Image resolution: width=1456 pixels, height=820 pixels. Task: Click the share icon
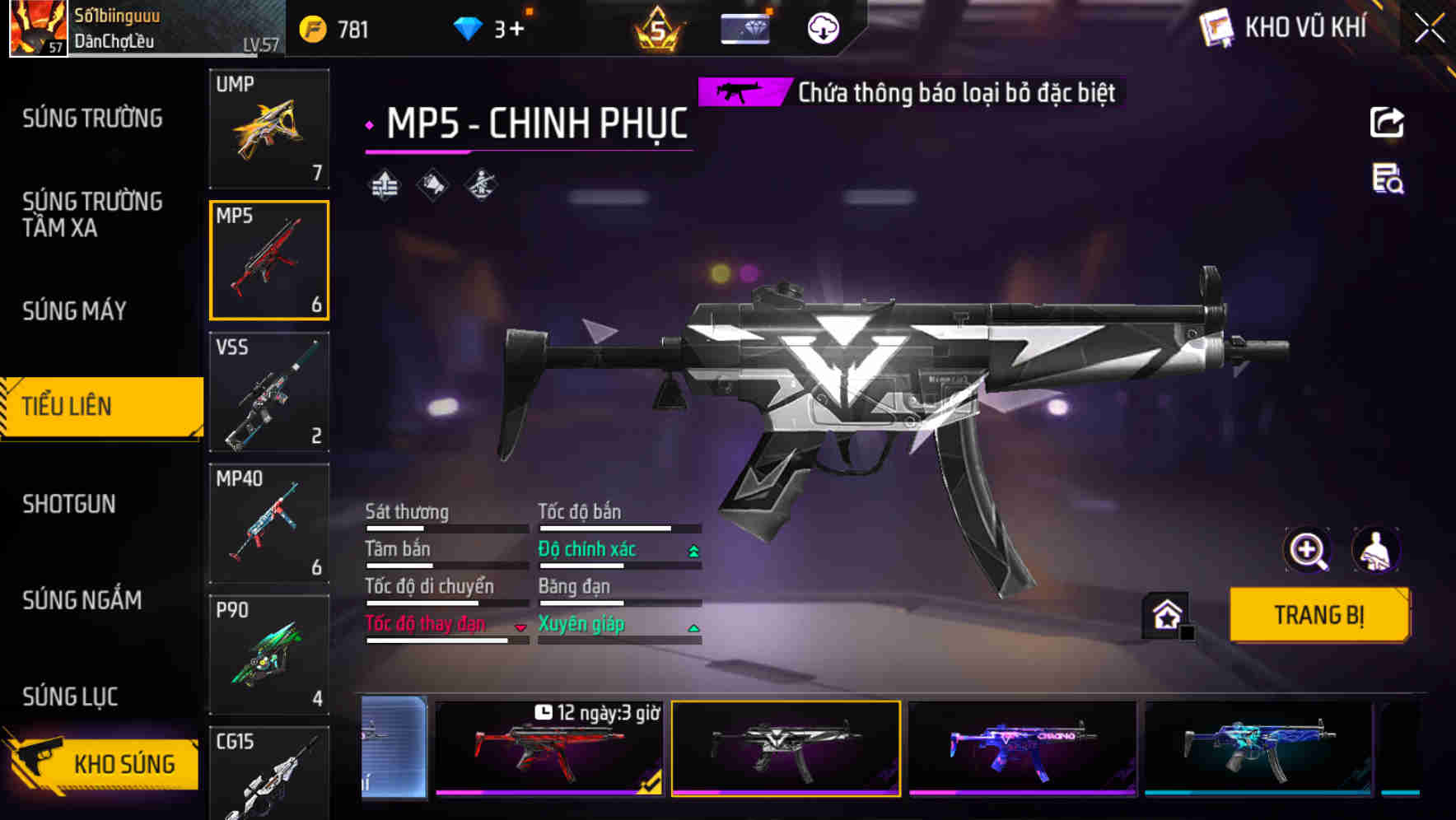(1387, 123)
